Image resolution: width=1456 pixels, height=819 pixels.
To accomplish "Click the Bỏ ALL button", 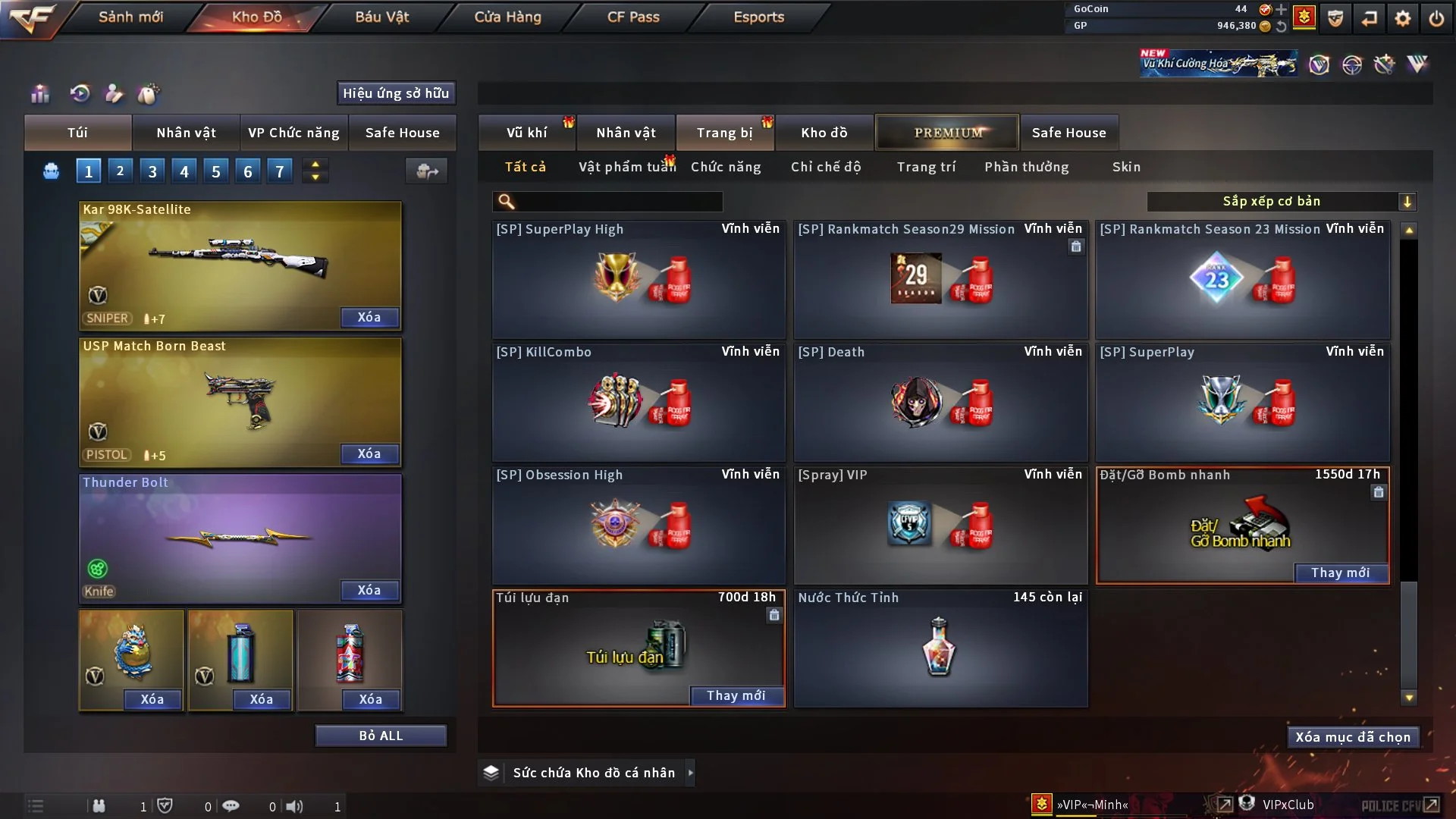I will pyautogui.click(x=381, y=736).
